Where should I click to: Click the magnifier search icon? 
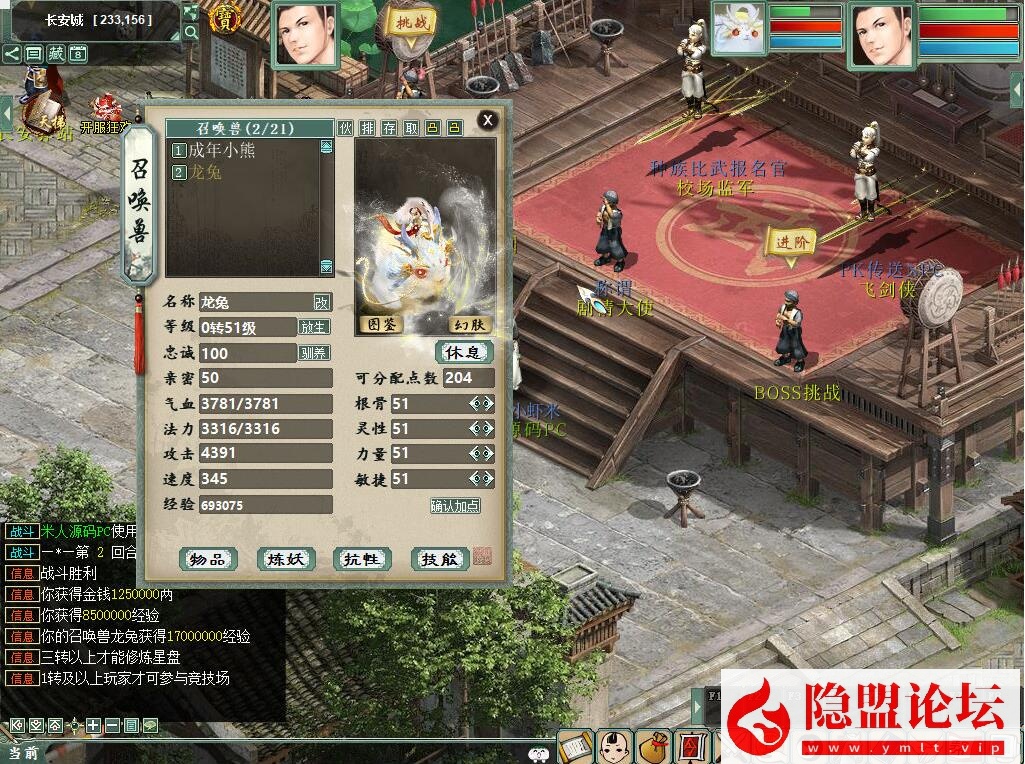(x=191, y=32)
